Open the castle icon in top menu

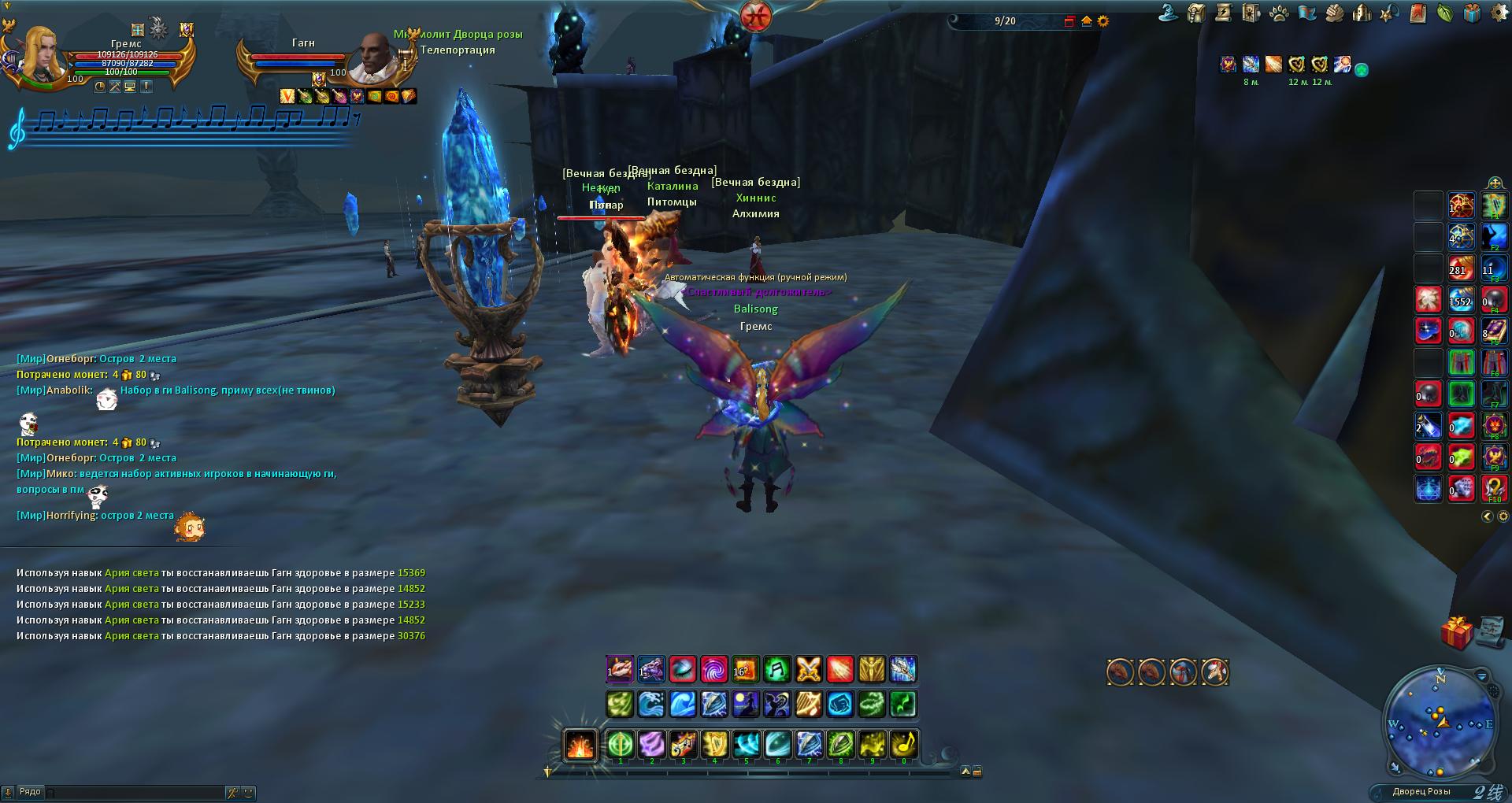click(1362, 13)
